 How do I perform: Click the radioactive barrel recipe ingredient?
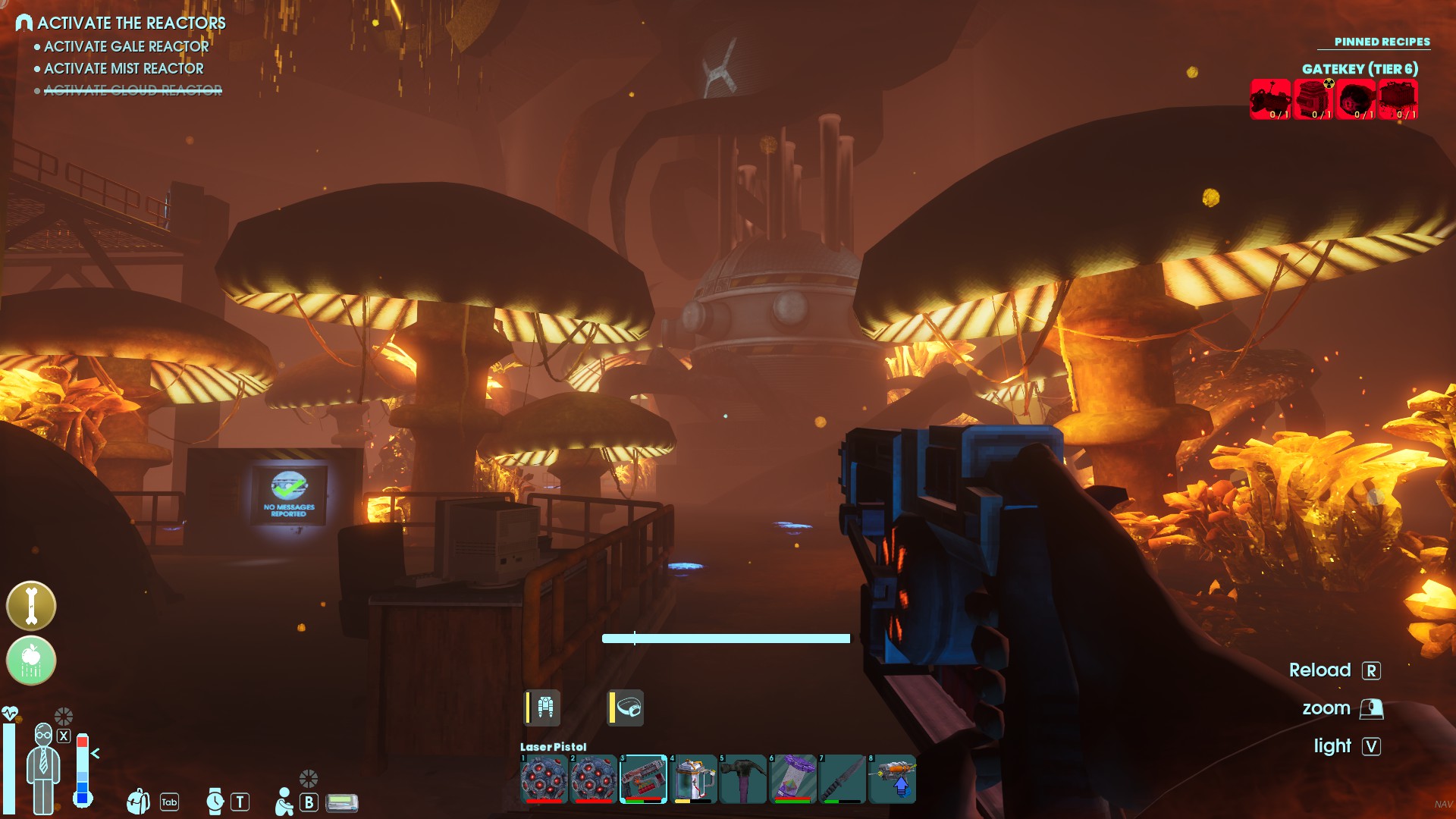pyautogui.click(x=1313, y=99)
